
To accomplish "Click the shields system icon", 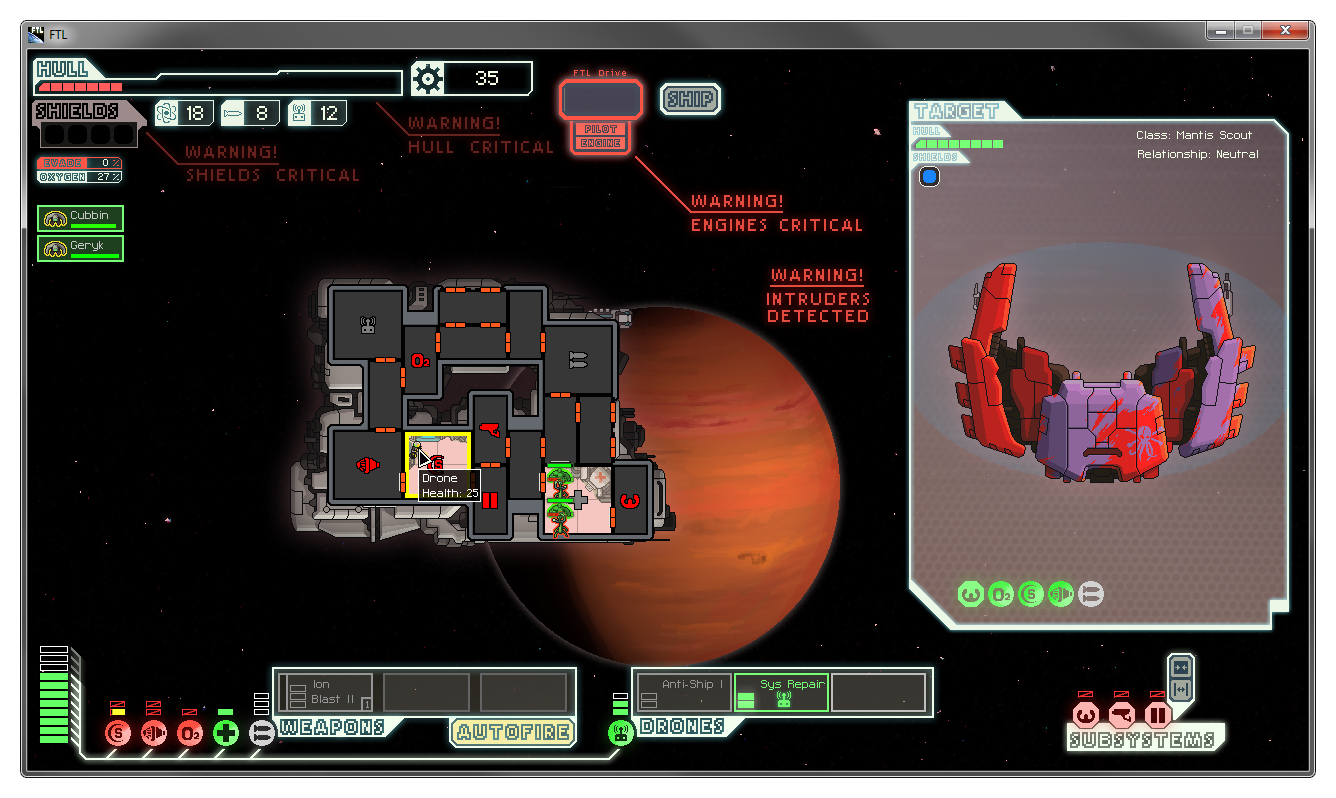I will [119, 733].
